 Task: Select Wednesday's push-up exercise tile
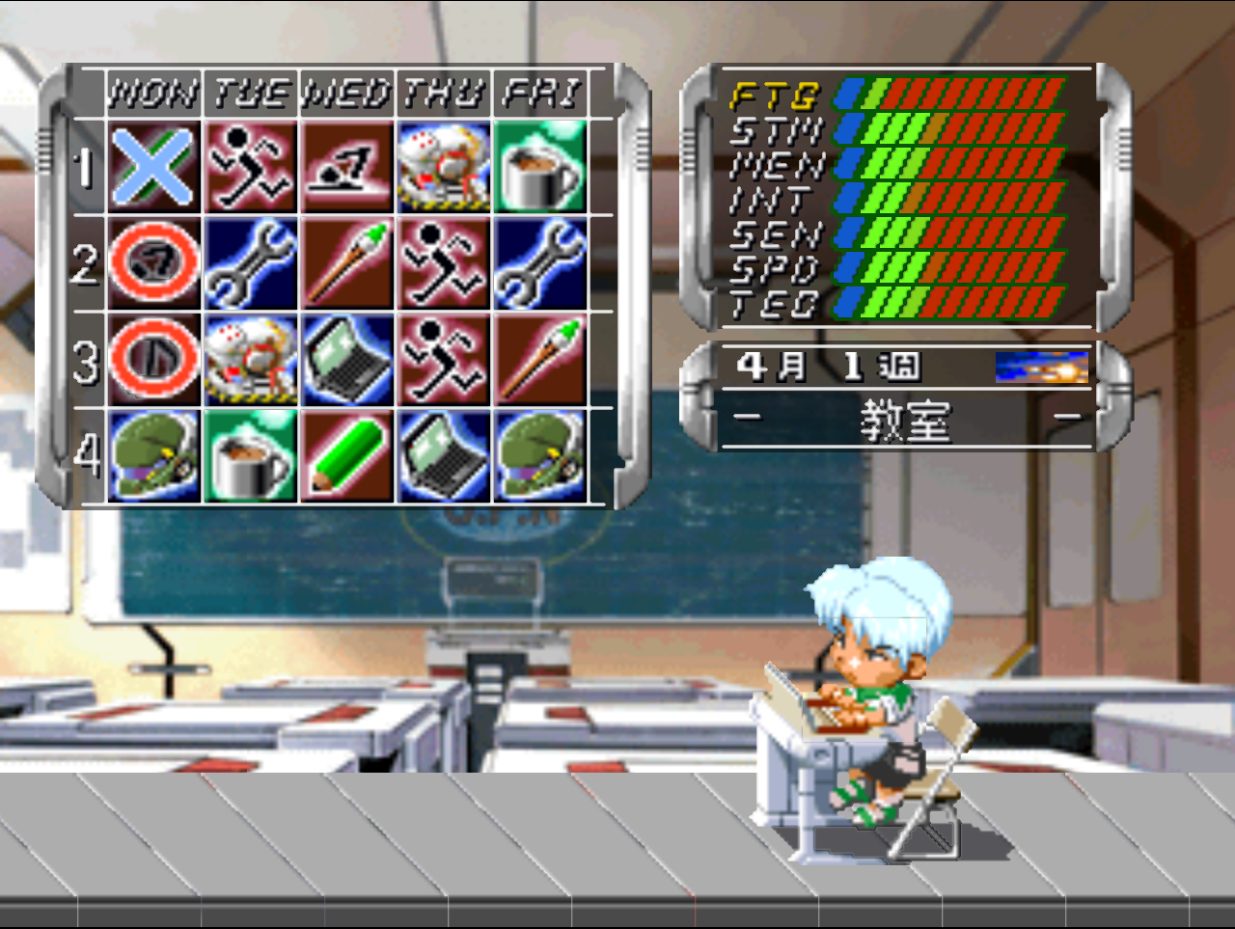coord(347,166)
